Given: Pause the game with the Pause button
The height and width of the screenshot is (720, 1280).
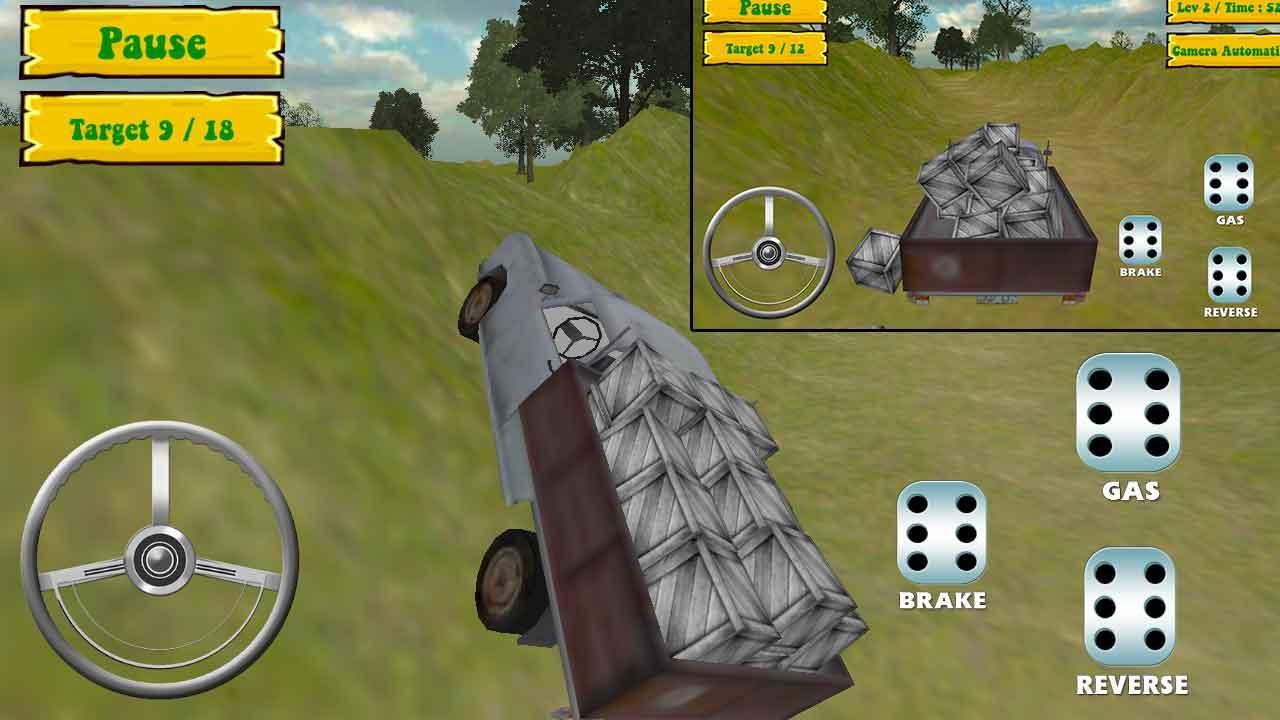Looking at the screenshot, I should [x=150, y=42].
